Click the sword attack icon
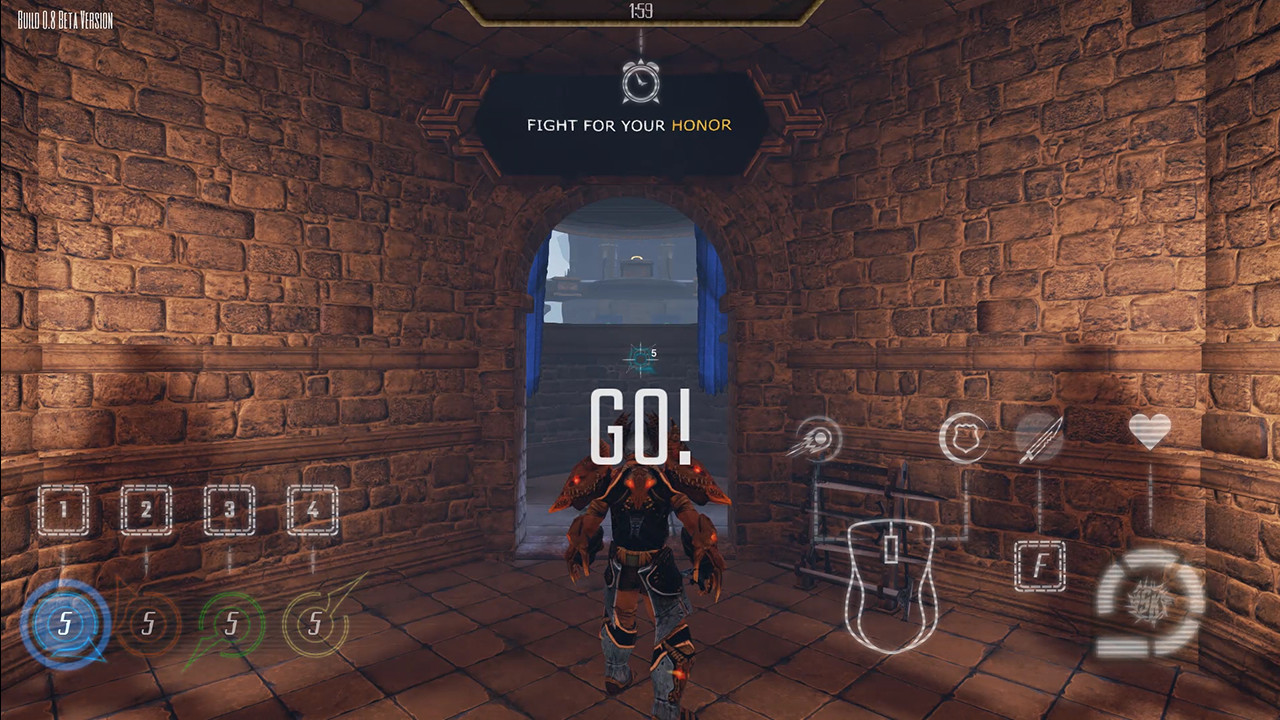 [x=1040, y=436]
